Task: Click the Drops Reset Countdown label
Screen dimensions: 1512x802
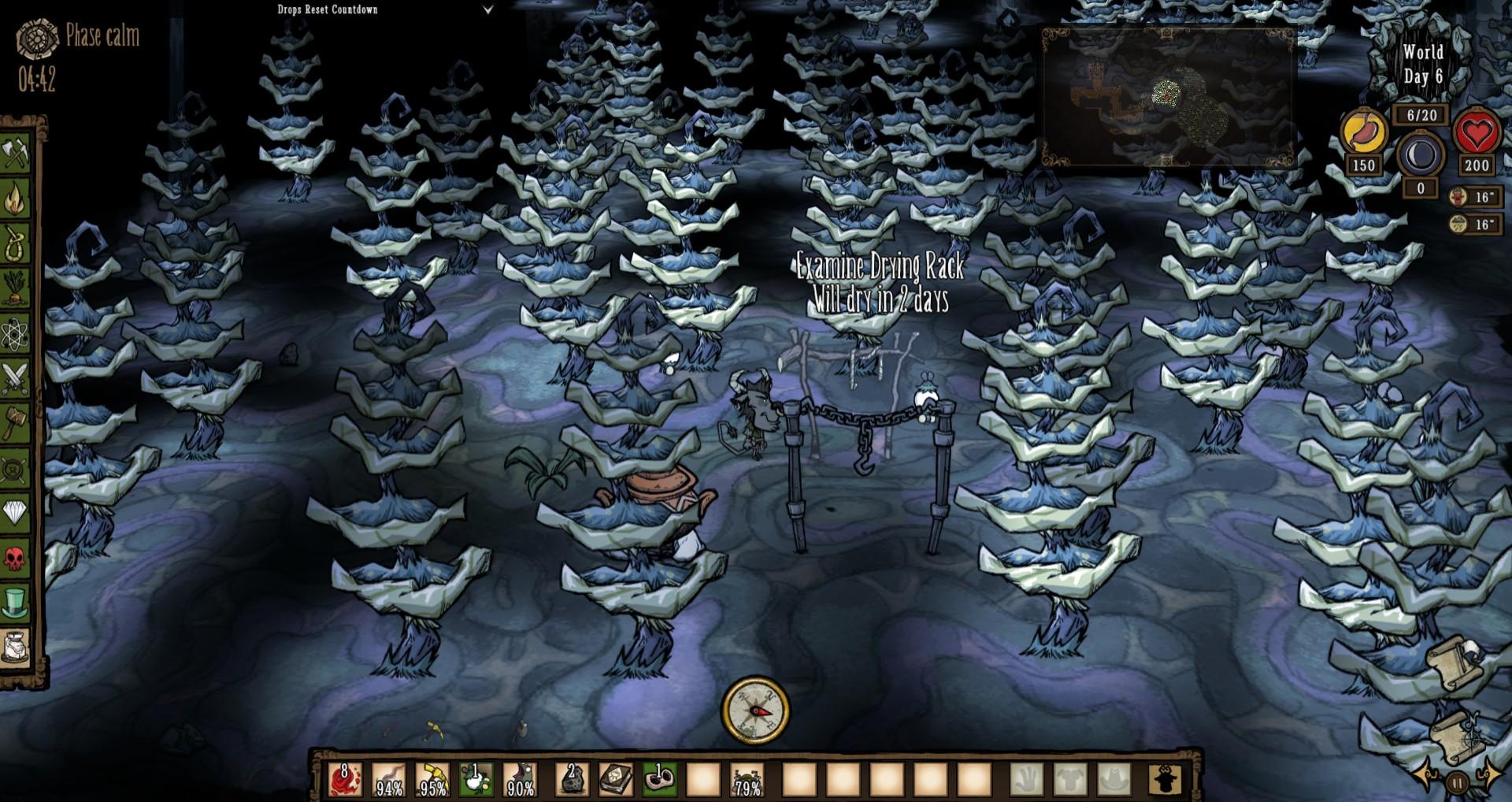Action: coord(326,9)
